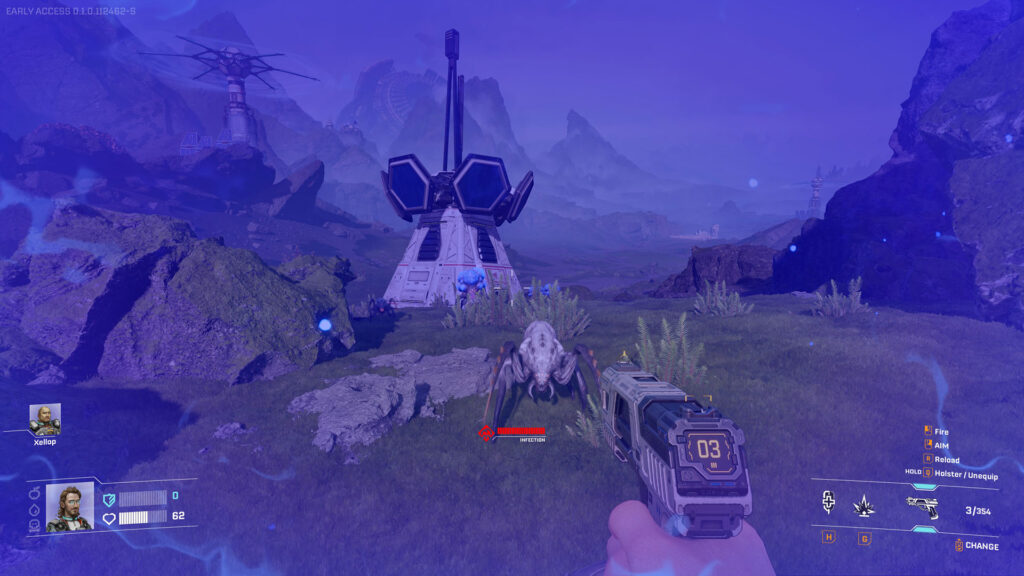Click your own bearded character portrait
This screenshot has width=1024, height=576.
(x=70, y=507)
